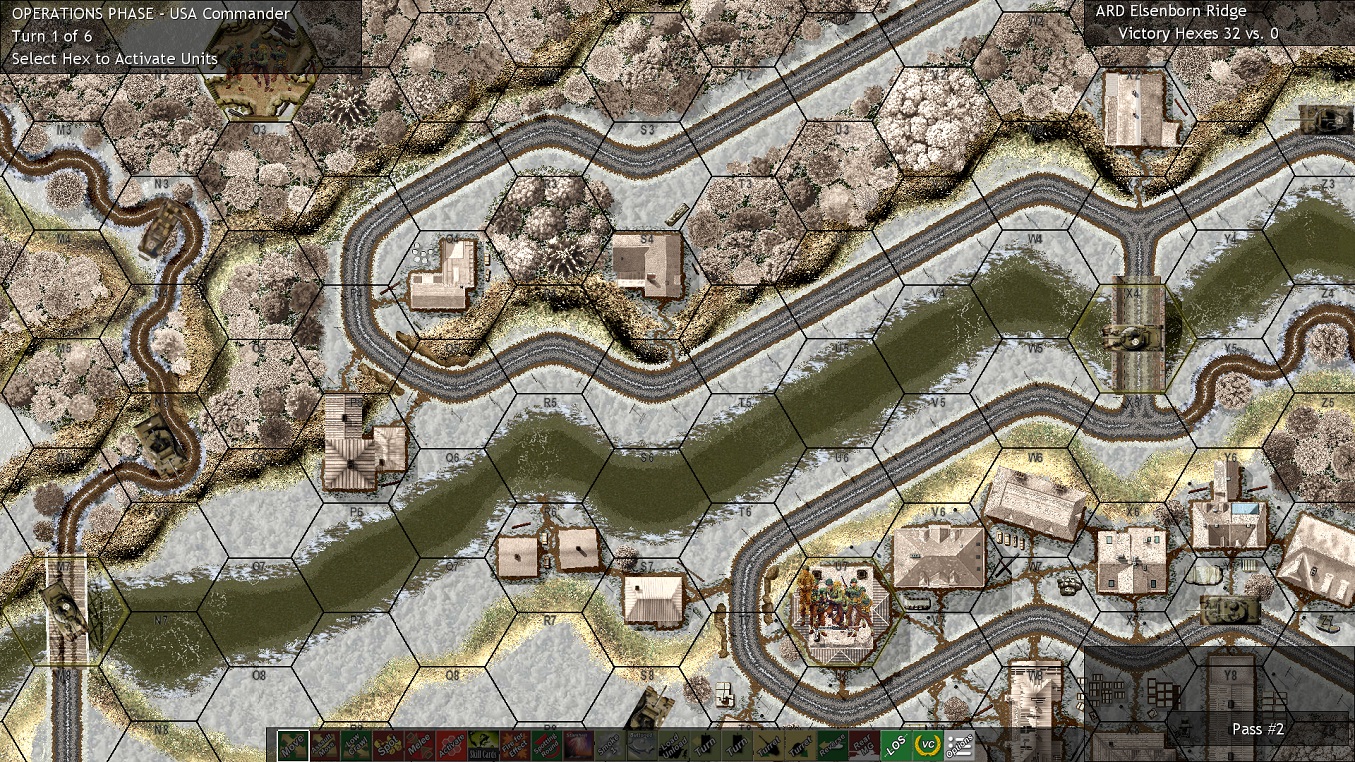Select the Move command icon
1355x762 pixels.
[x=293, y=745]
